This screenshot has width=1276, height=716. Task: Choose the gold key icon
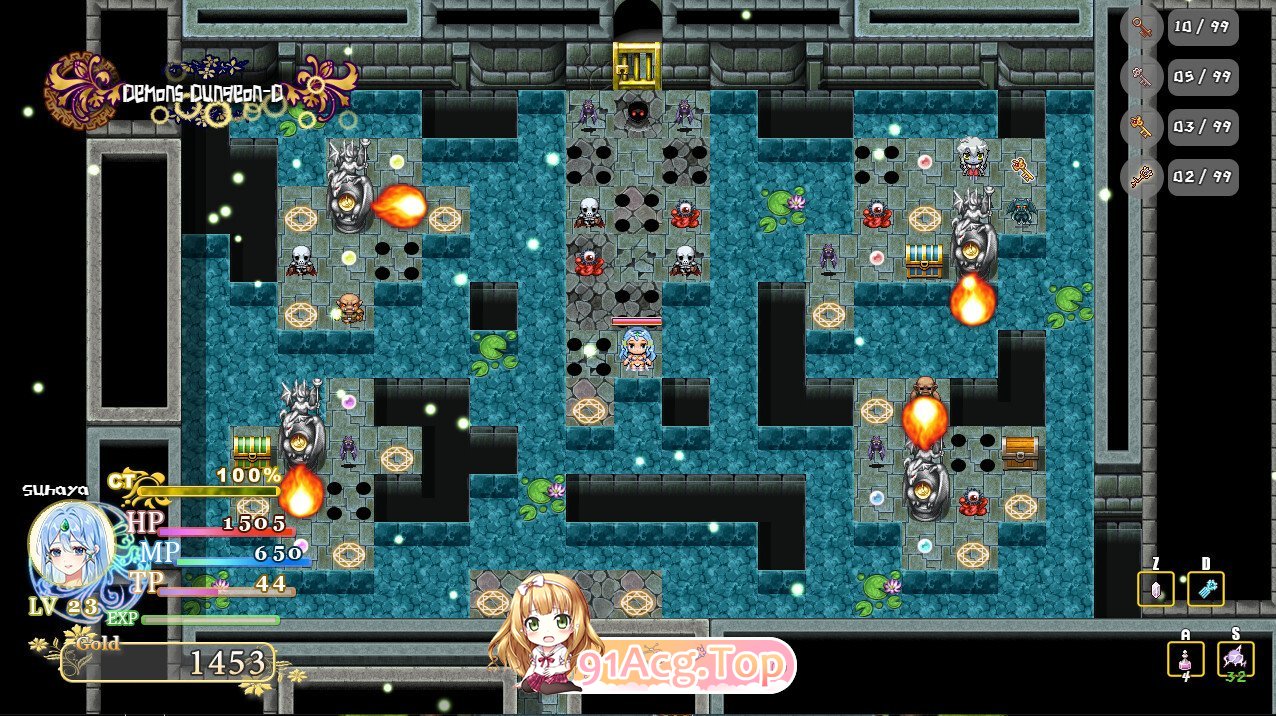coord(1141,127)
